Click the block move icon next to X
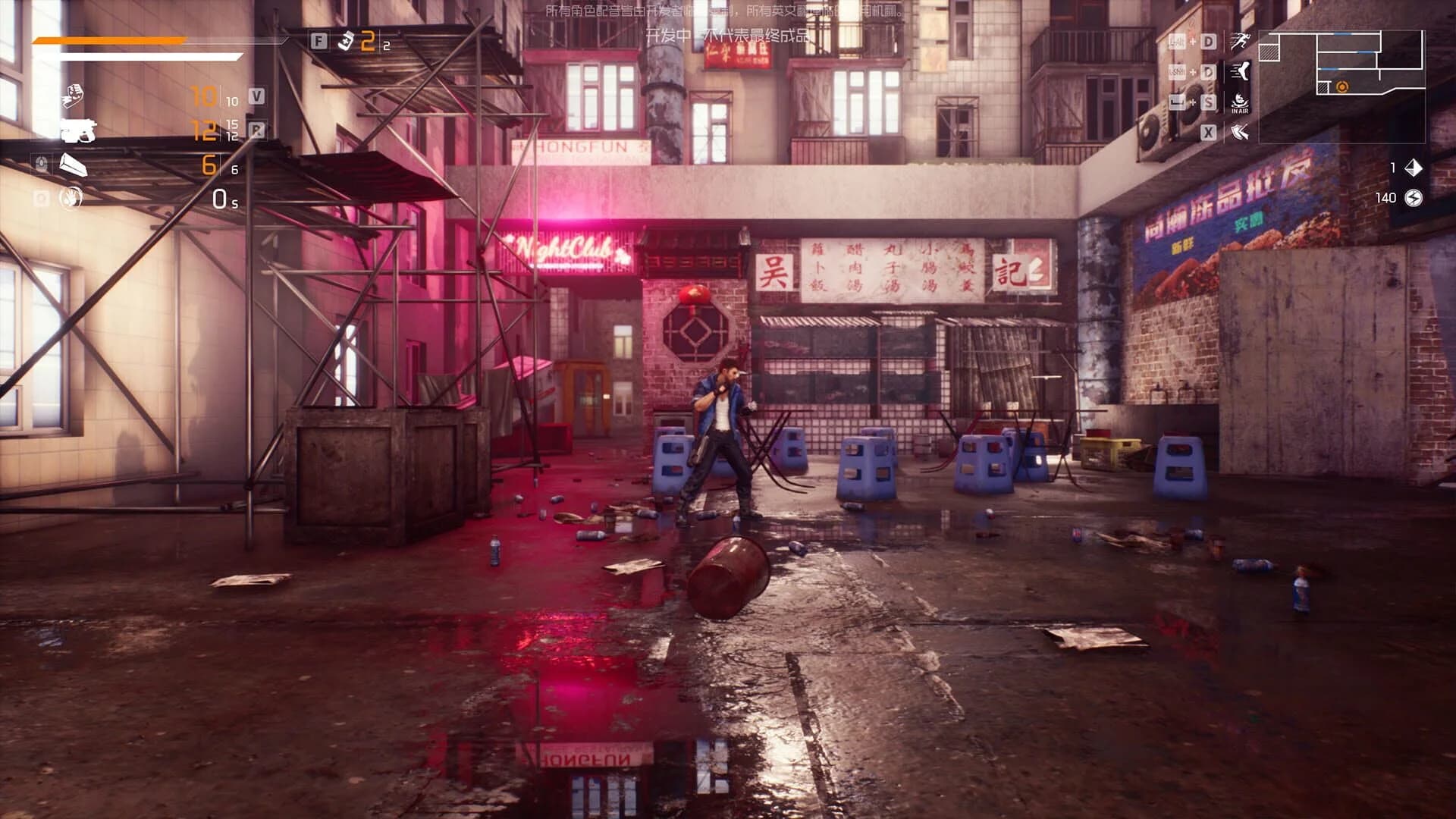This screenshot has width=1456, height=819. point(1240,131)
